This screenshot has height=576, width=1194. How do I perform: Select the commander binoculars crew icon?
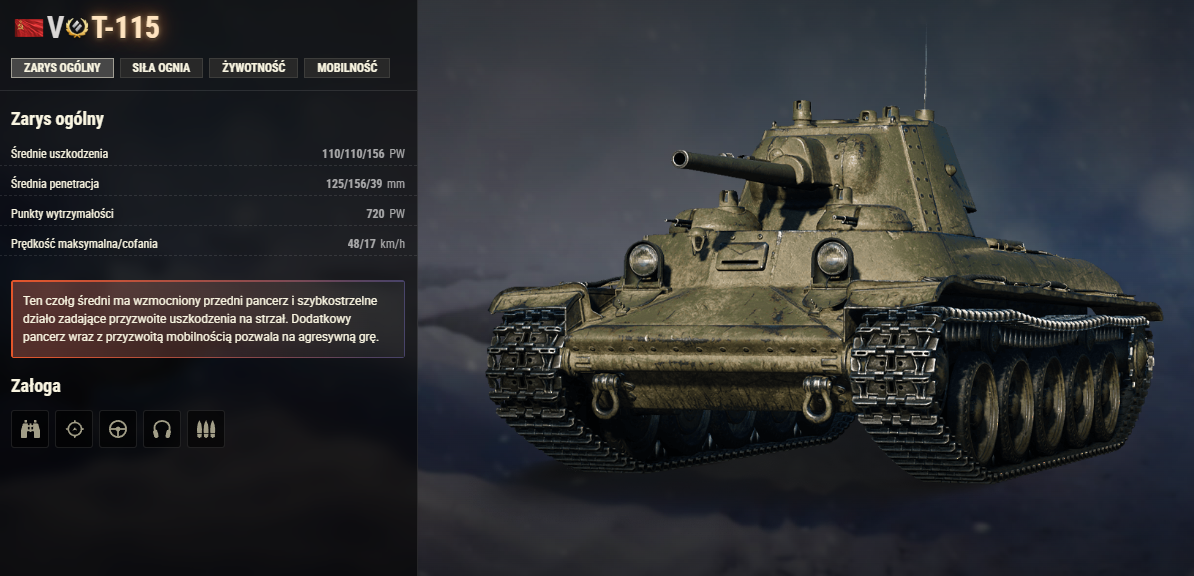pos(30,429)
